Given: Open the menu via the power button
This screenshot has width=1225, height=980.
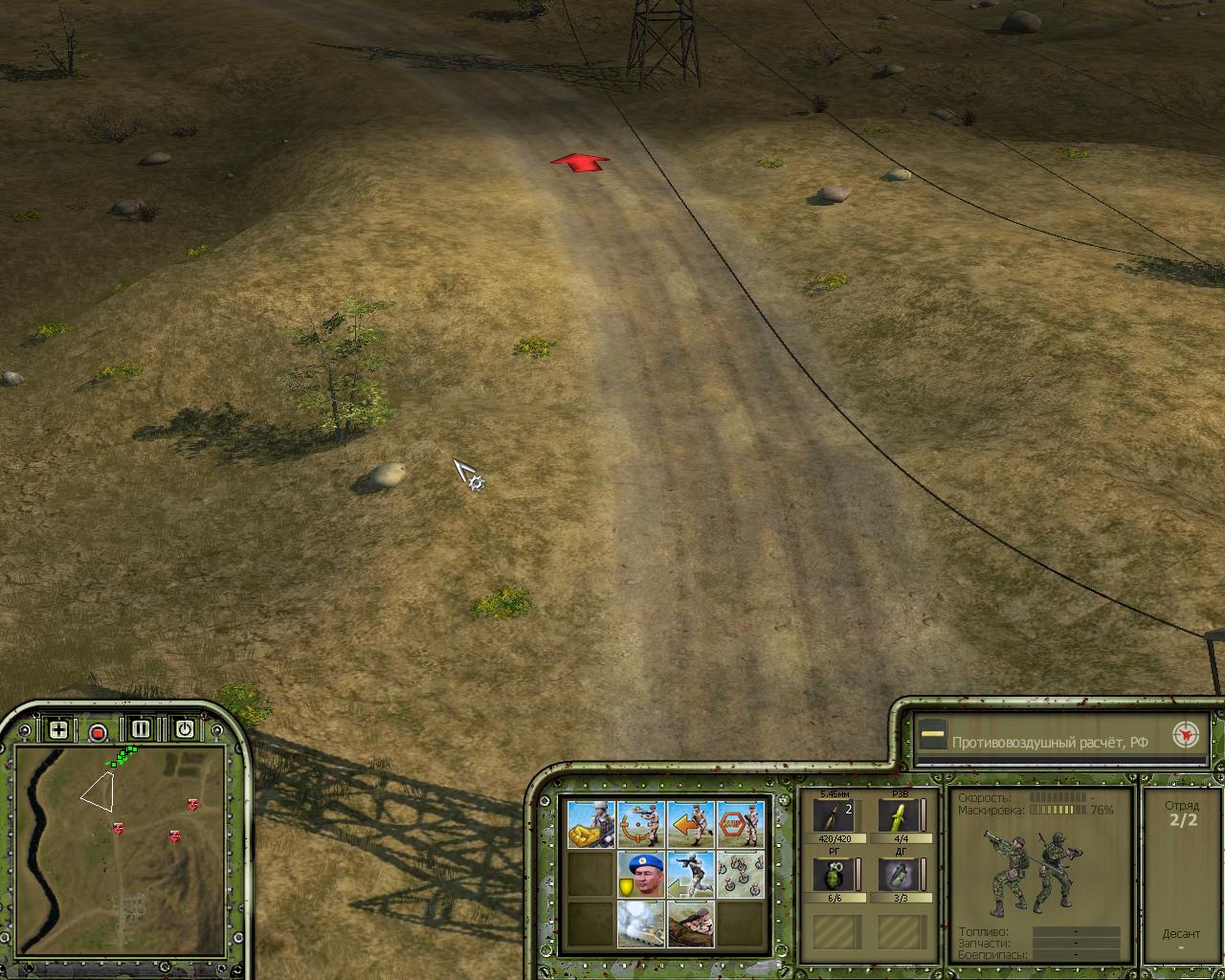Looking at the screenshot, I should click(184, 729).
